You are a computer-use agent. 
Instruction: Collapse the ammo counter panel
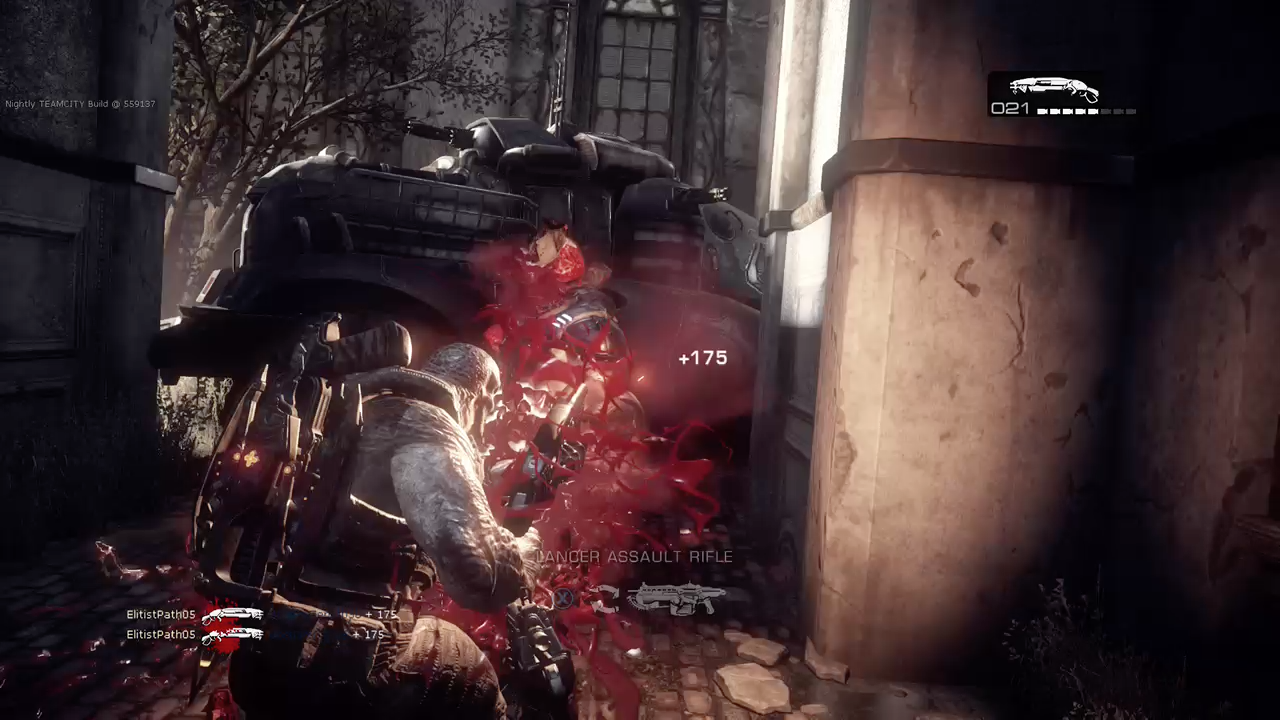click(1010, 108)
